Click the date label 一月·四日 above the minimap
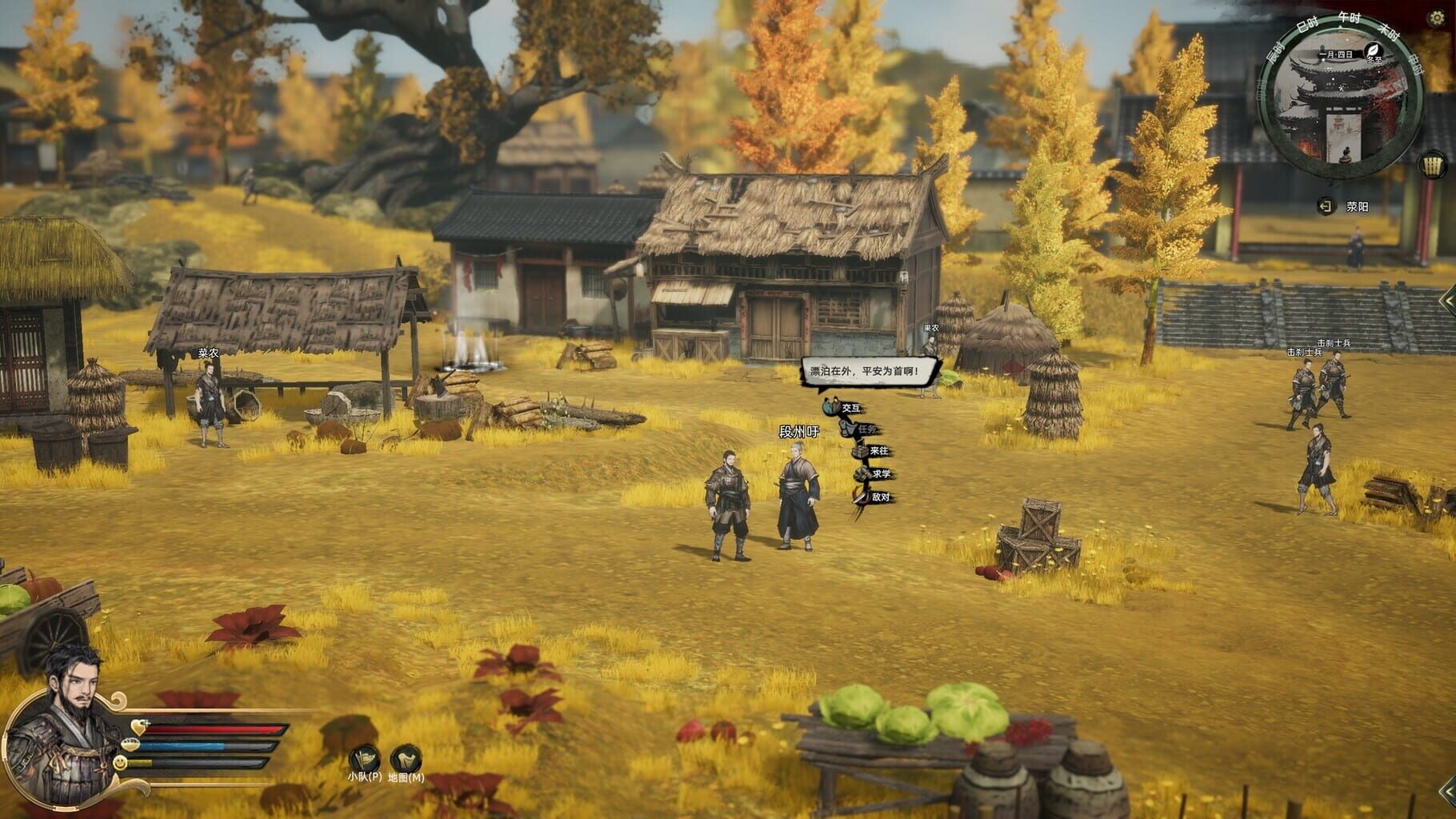This screenshot has height=819, width=1456. pos(1338,55)
